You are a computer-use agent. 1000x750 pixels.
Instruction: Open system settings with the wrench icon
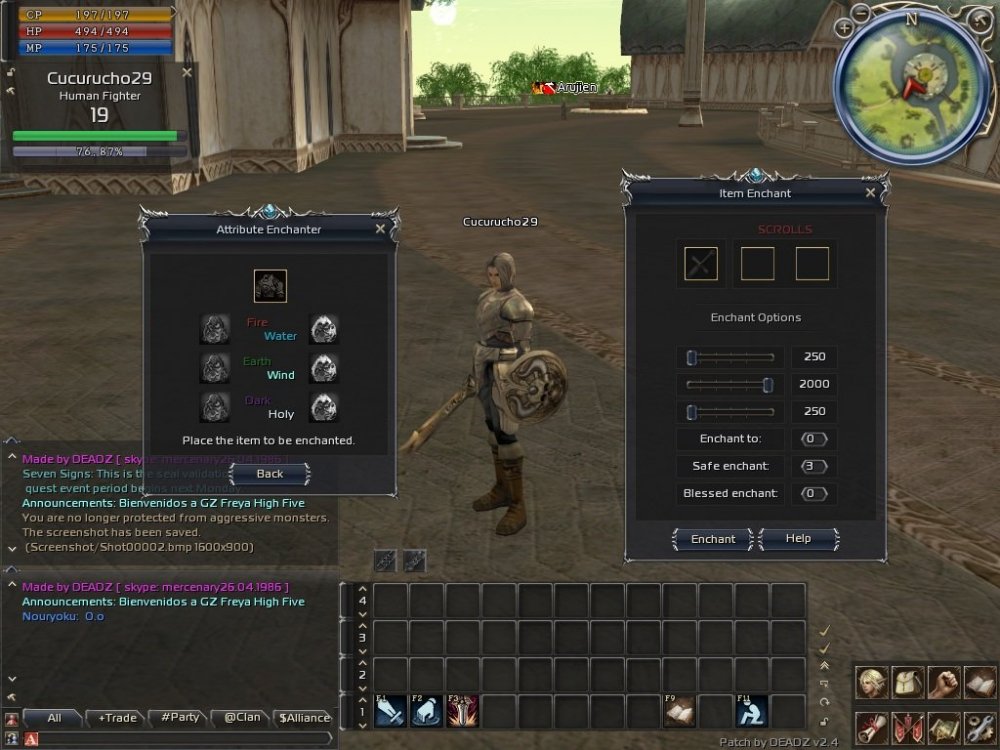979,728
